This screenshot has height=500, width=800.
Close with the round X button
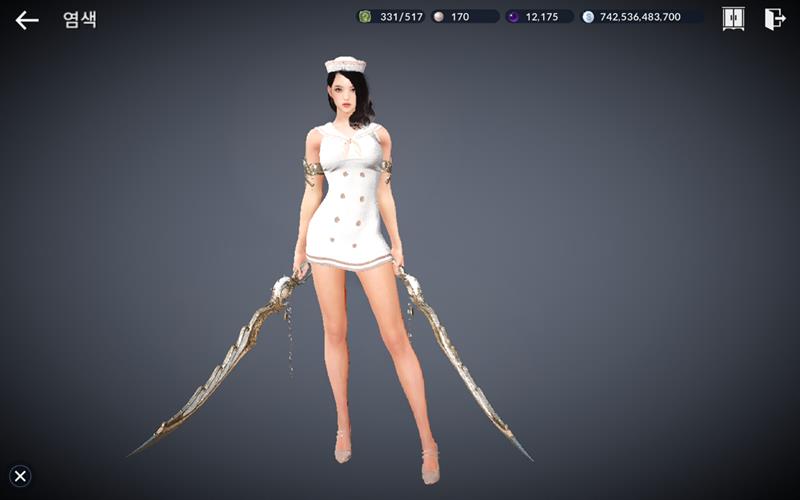(20, 476)
